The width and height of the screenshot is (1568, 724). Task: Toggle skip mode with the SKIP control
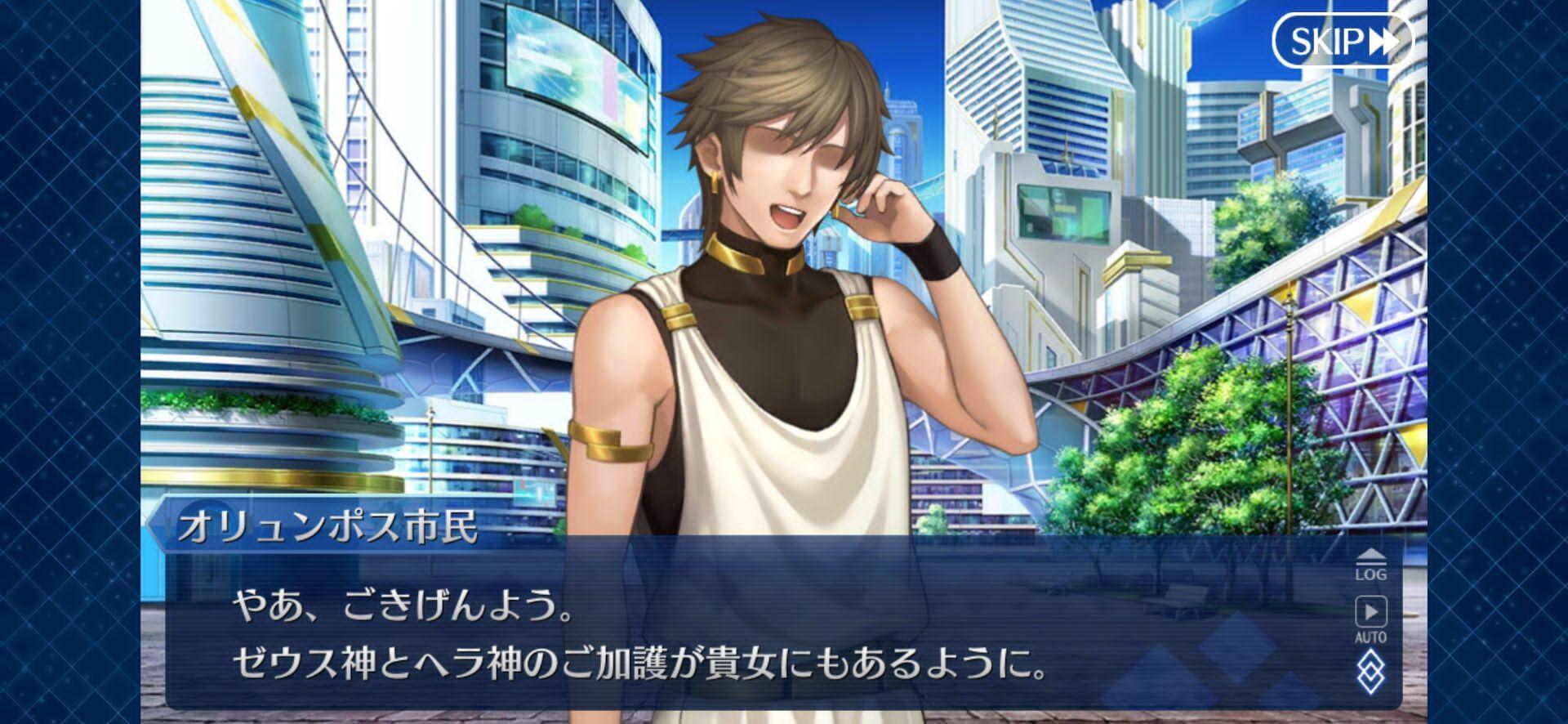[x=1338, y=38]
